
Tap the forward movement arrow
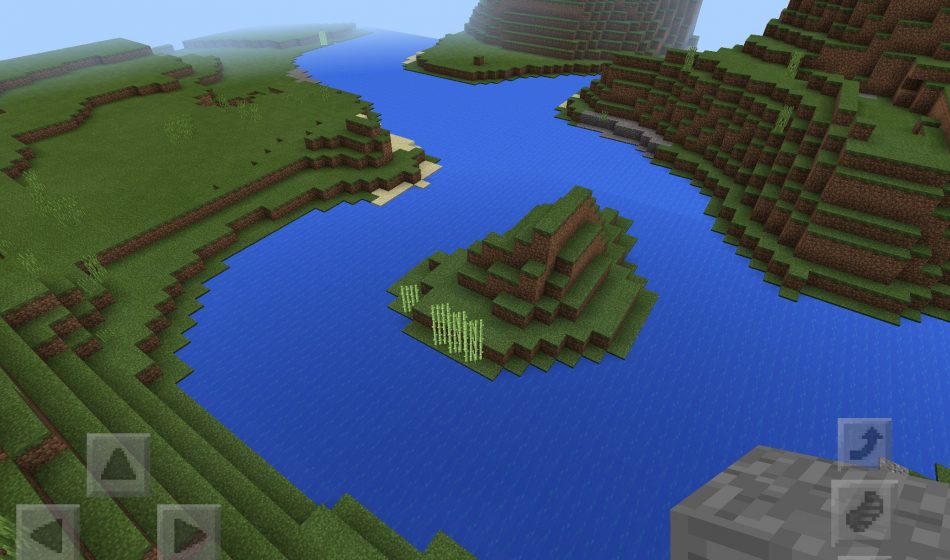[118, 465]
